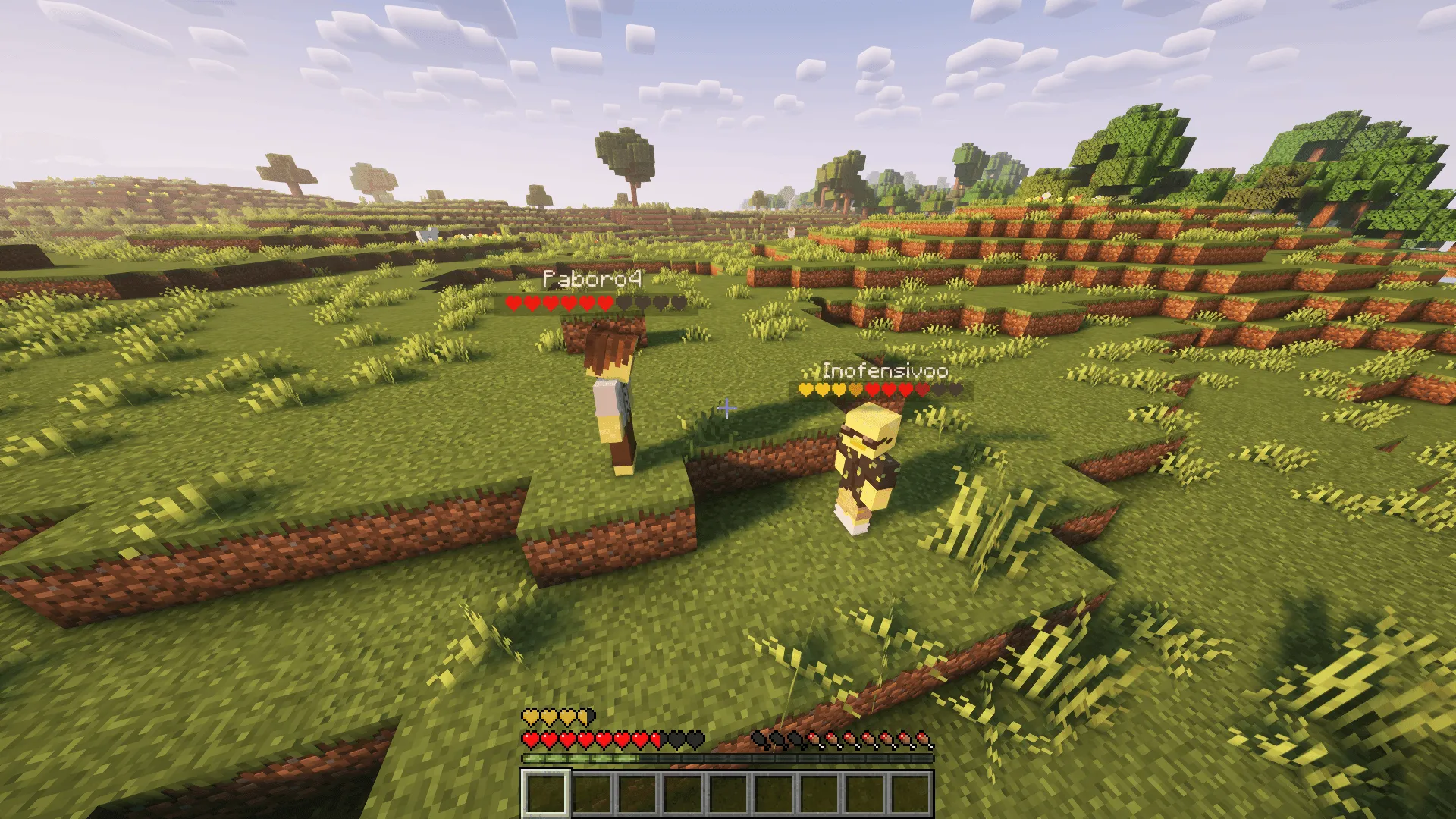The height and width of the screenshot is (819, 1456).
Task: Click the middle hotbar slot
Action: point(726,795)
